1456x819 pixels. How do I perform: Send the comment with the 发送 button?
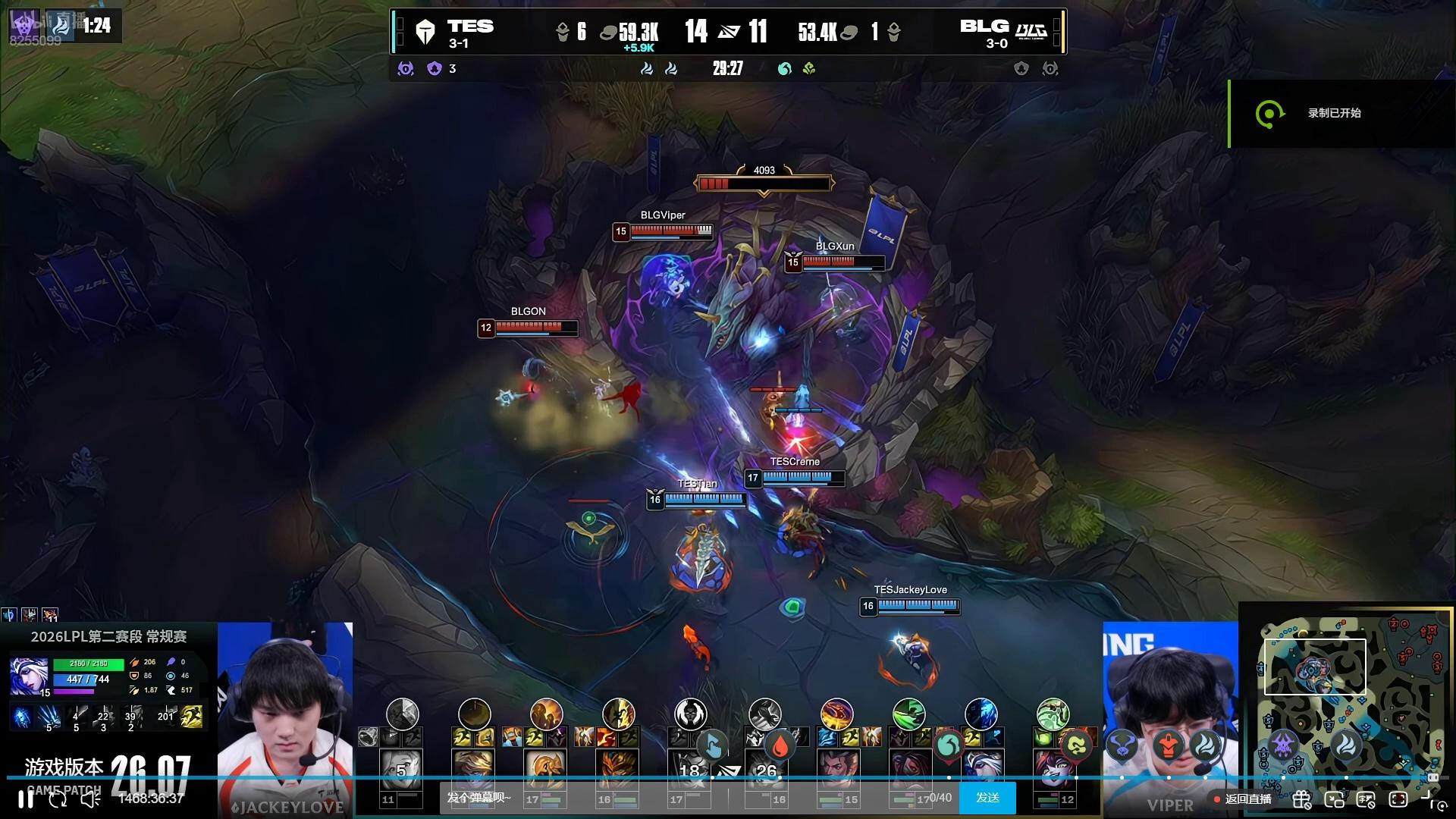(987, 798)
